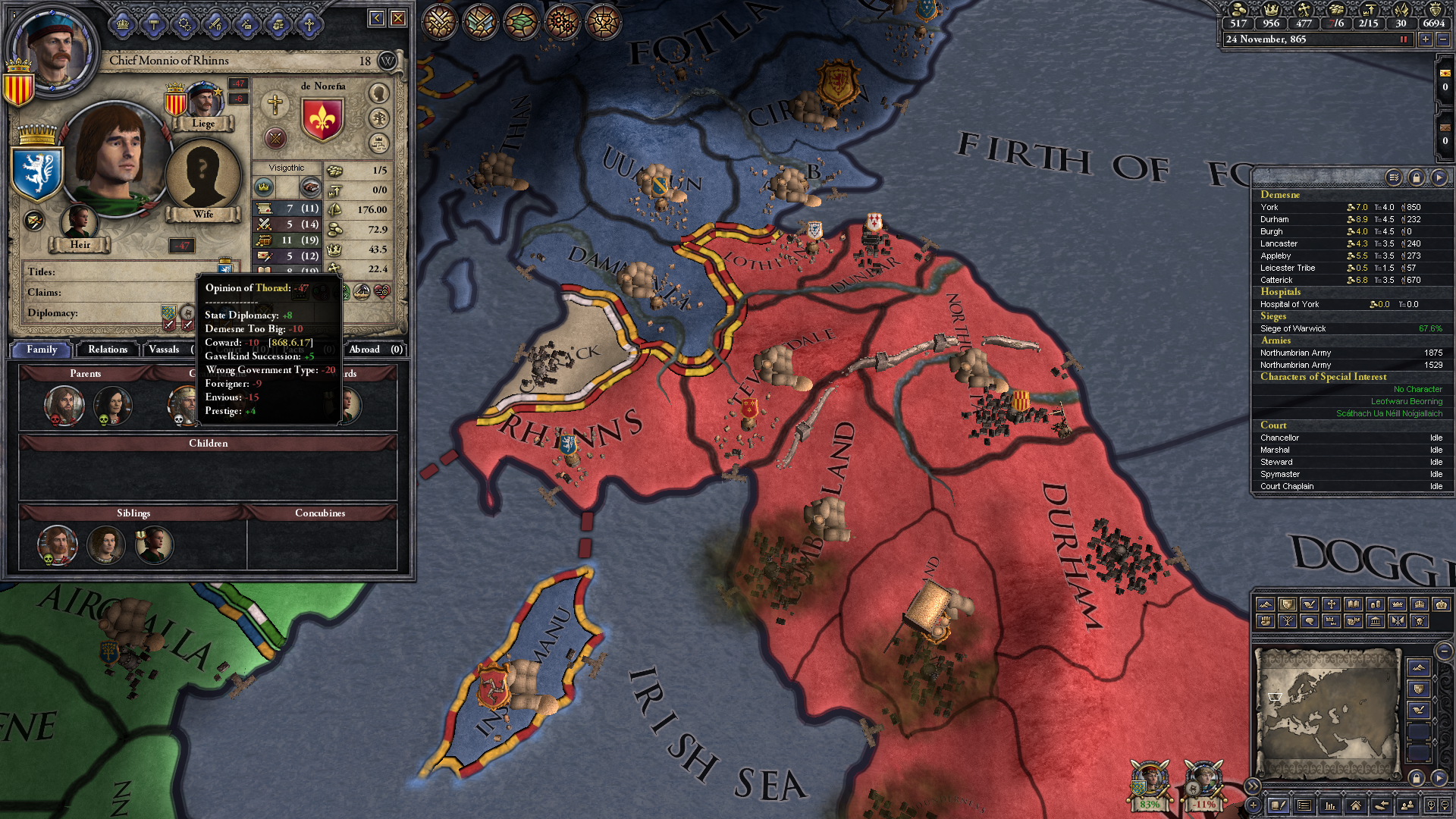The image size is (1456, 819).
Task: Toggle the lock icon on the outliner panel
Action: pyautogui.click(x=1417, y=177)
